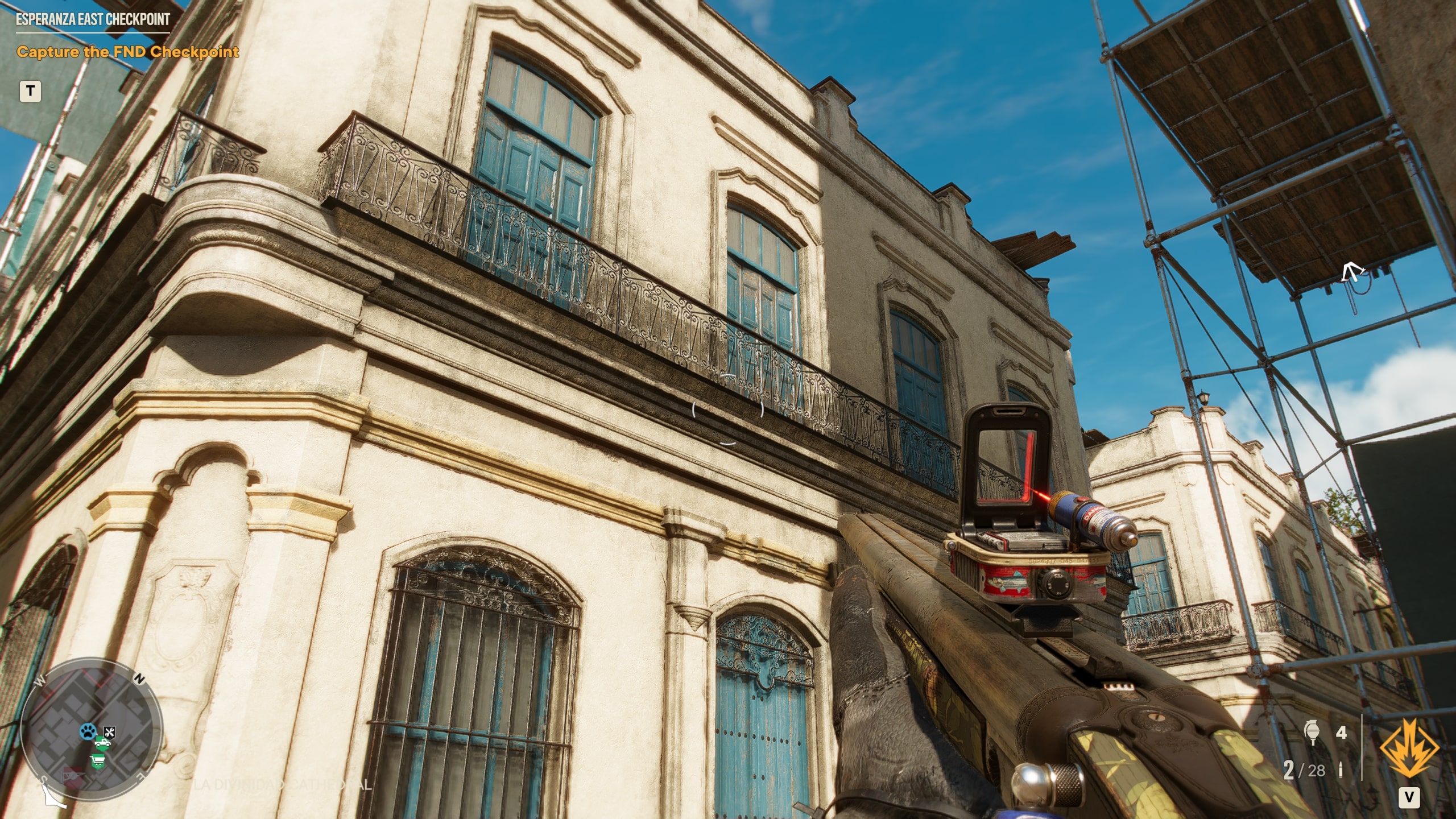The height and width of the screenshot is (819, 1456).
Task: Click the green truck vehicle marker on minimap
Action: click(102, 742)
